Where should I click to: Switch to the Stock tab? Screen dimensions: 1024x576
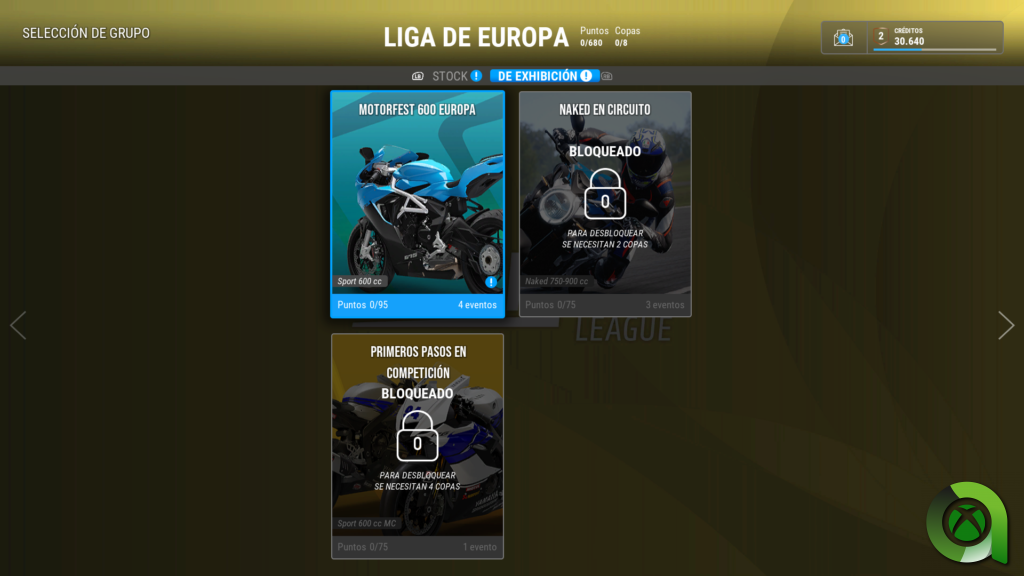click(450, 76)
